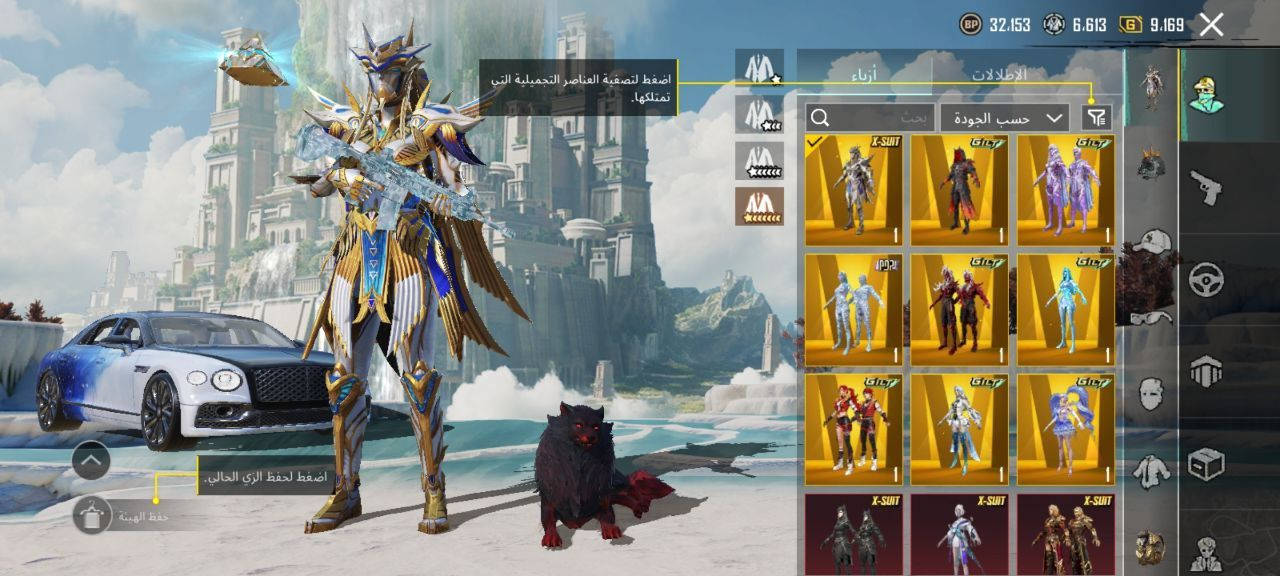The image size is (1280, 576).
Task: Open the حسب الجودة sort dropdown
Action: [1005, 117]
